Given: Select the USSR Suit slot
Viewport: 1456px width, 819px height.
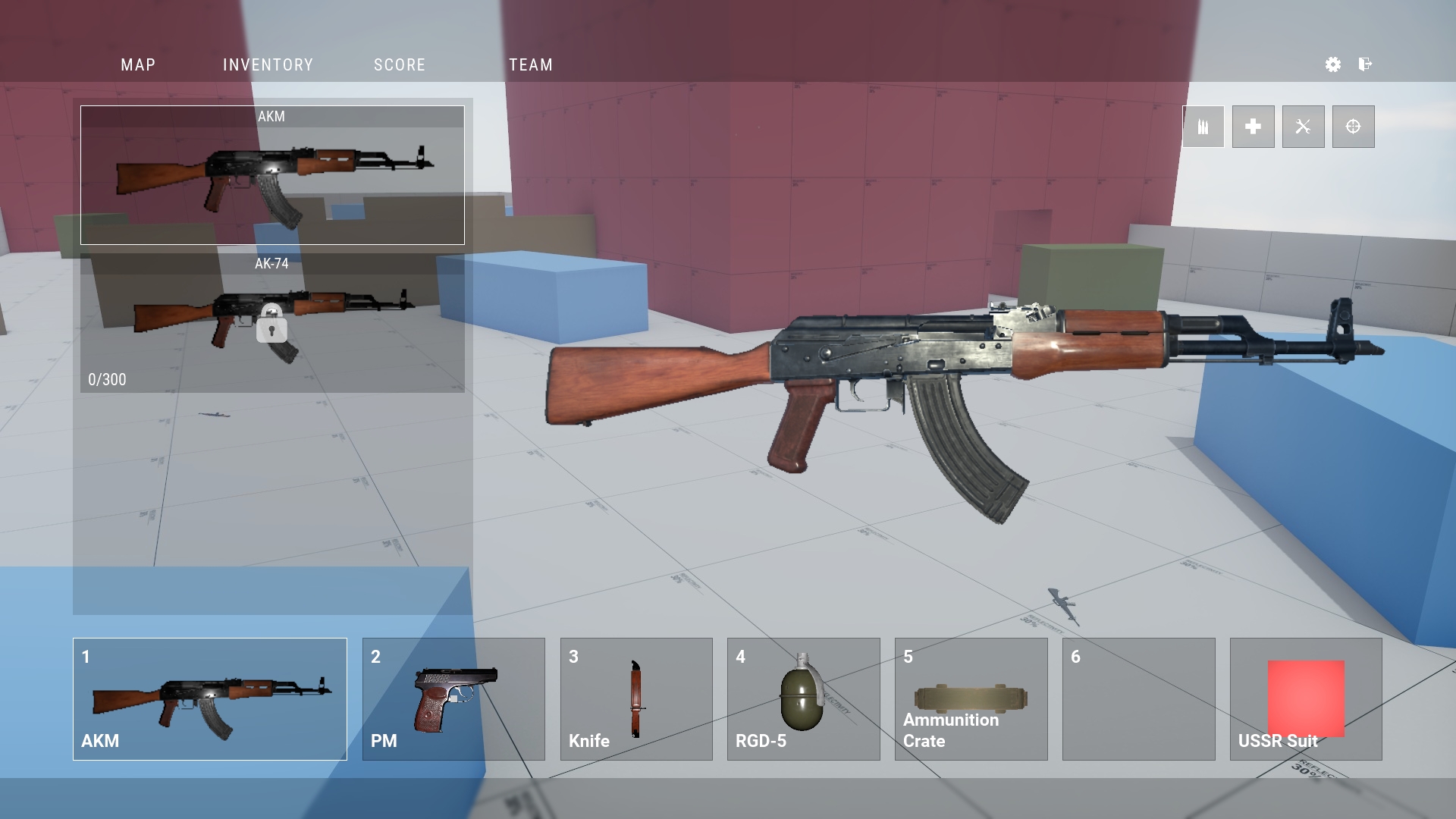Looking at the screenshot, I should pos(1306,699).
